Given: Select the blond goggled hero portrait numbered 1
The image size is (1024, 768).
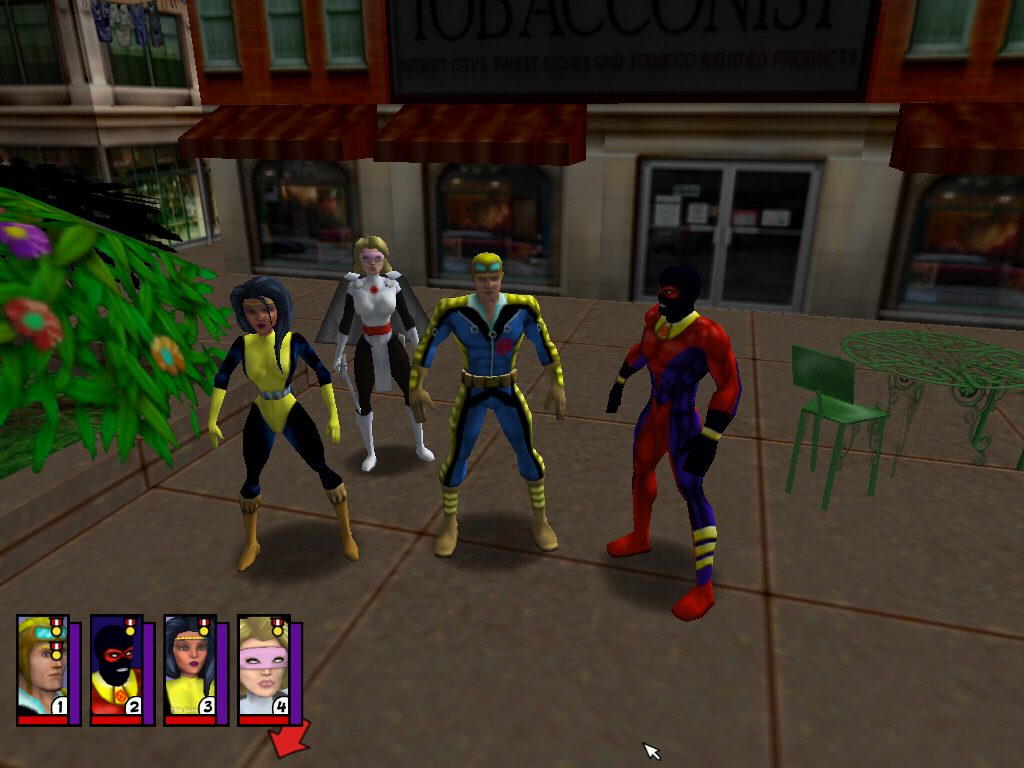Looking at the screenshot, I should tap(42, 668).
